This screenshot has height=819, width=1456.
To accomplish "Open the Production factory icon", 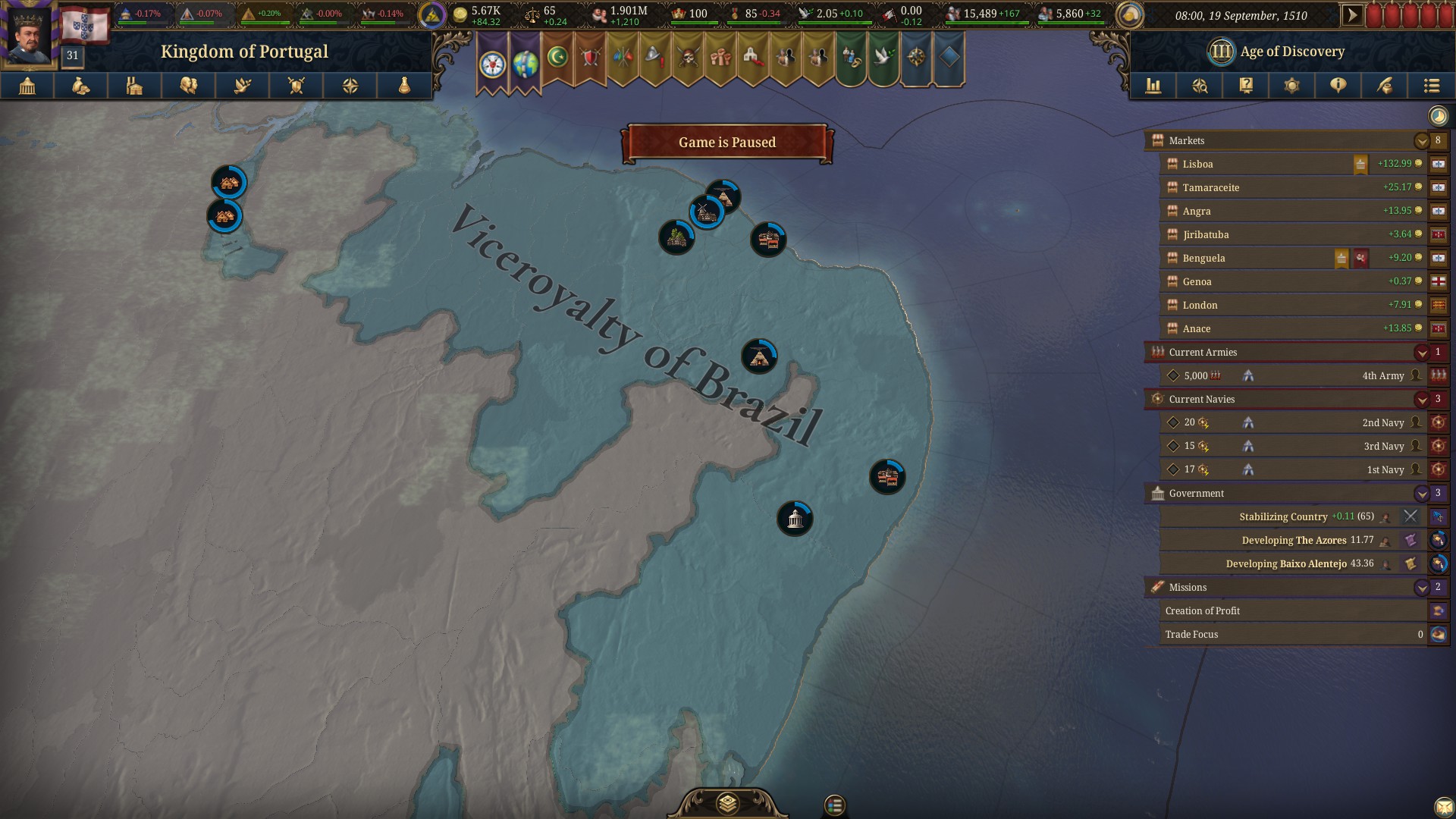I will pyautogui.click(x=134, y=86).
